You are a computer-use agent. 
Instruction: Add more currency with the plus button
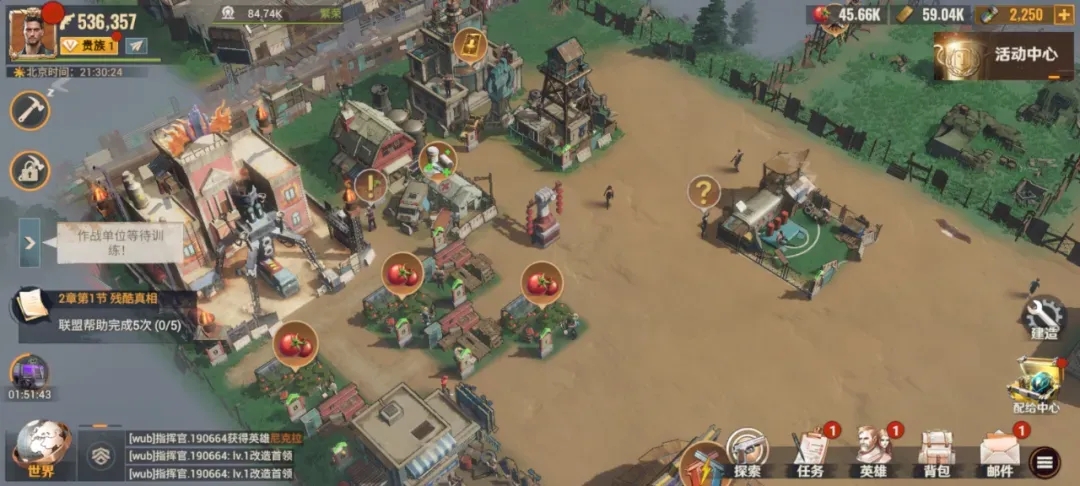click(1062, 15)
